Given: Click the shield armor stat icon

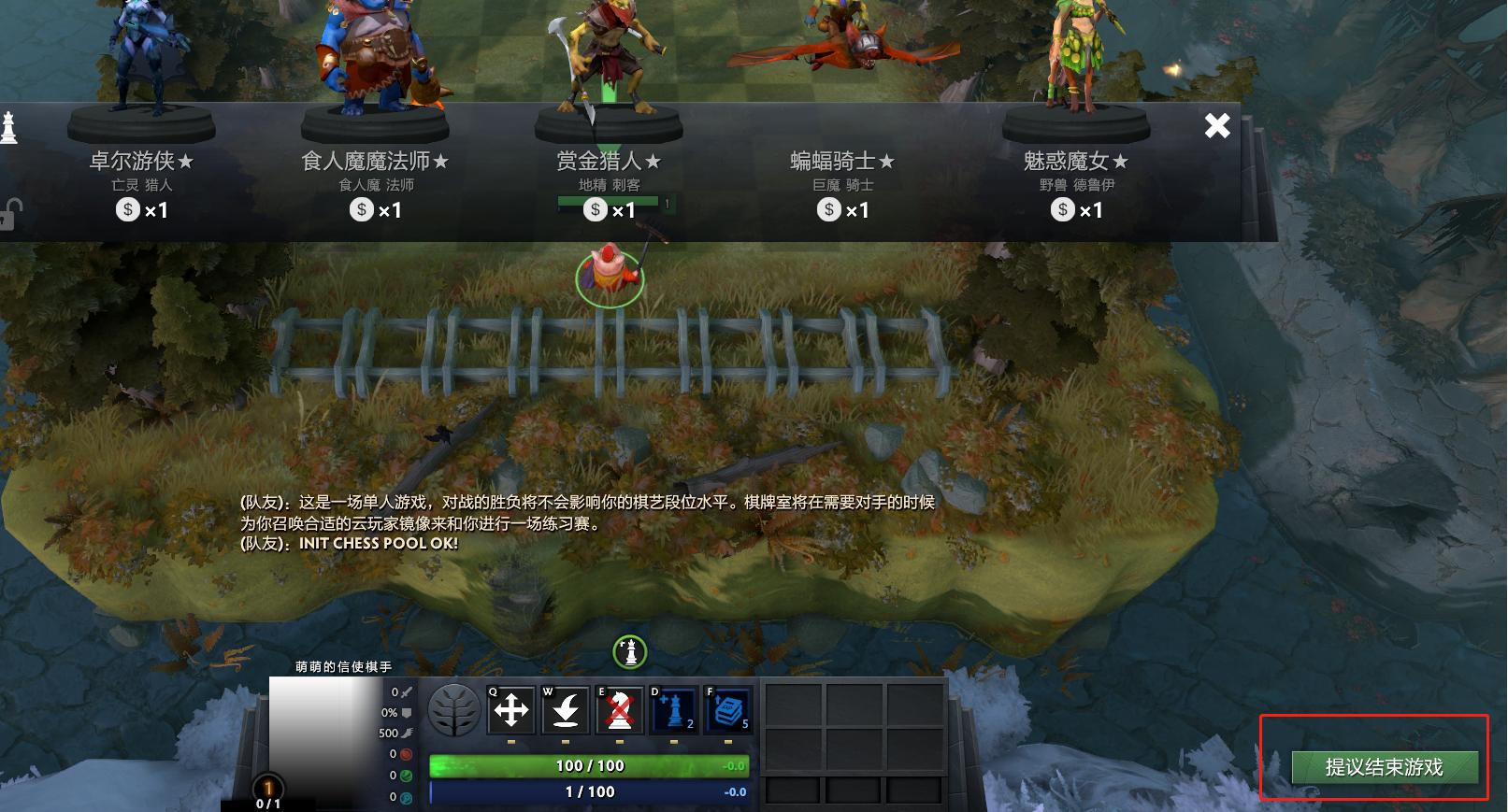Looking at the screenshot, I should 409,712.
